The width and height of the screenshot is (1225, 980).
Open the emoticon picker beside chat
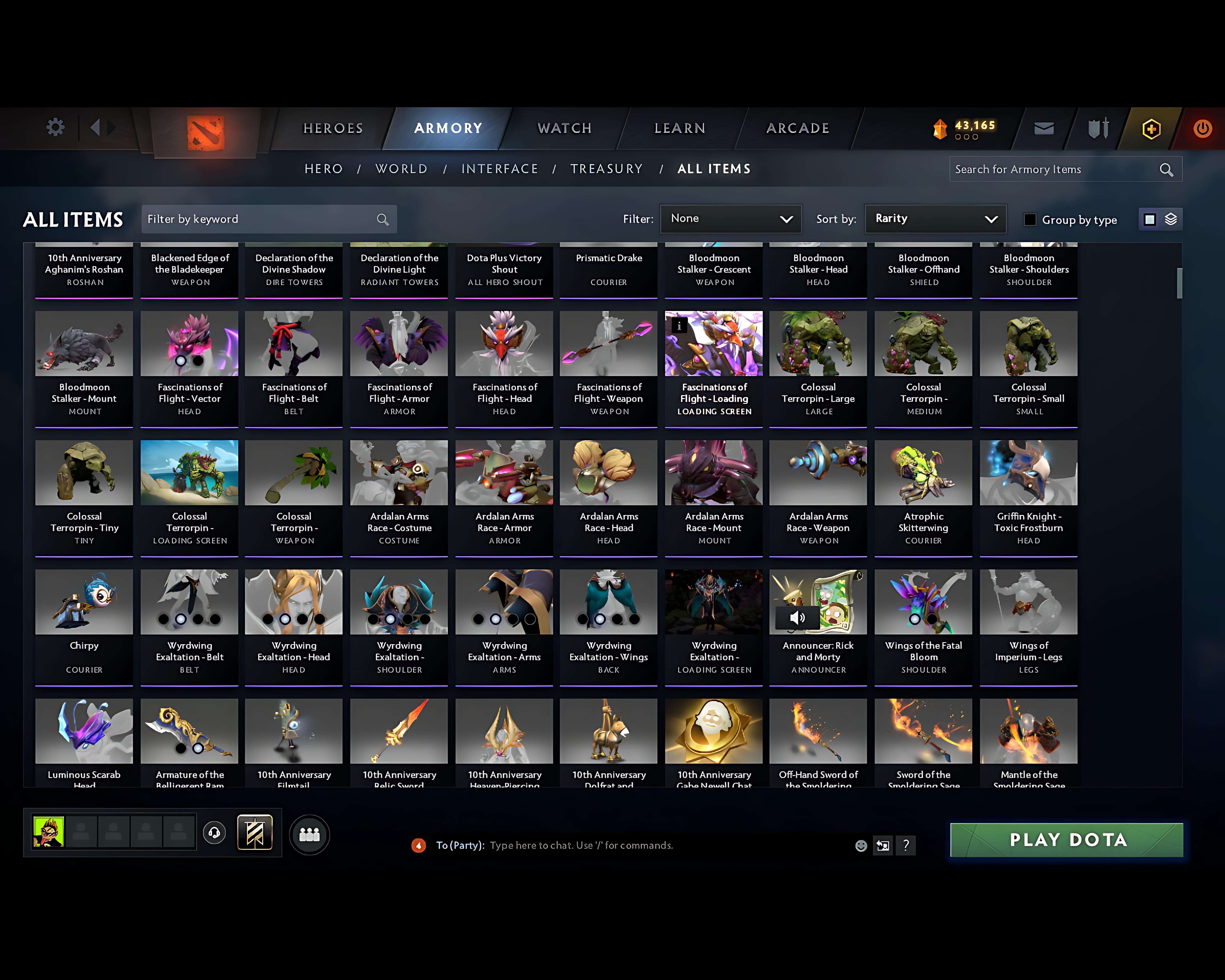861,845
